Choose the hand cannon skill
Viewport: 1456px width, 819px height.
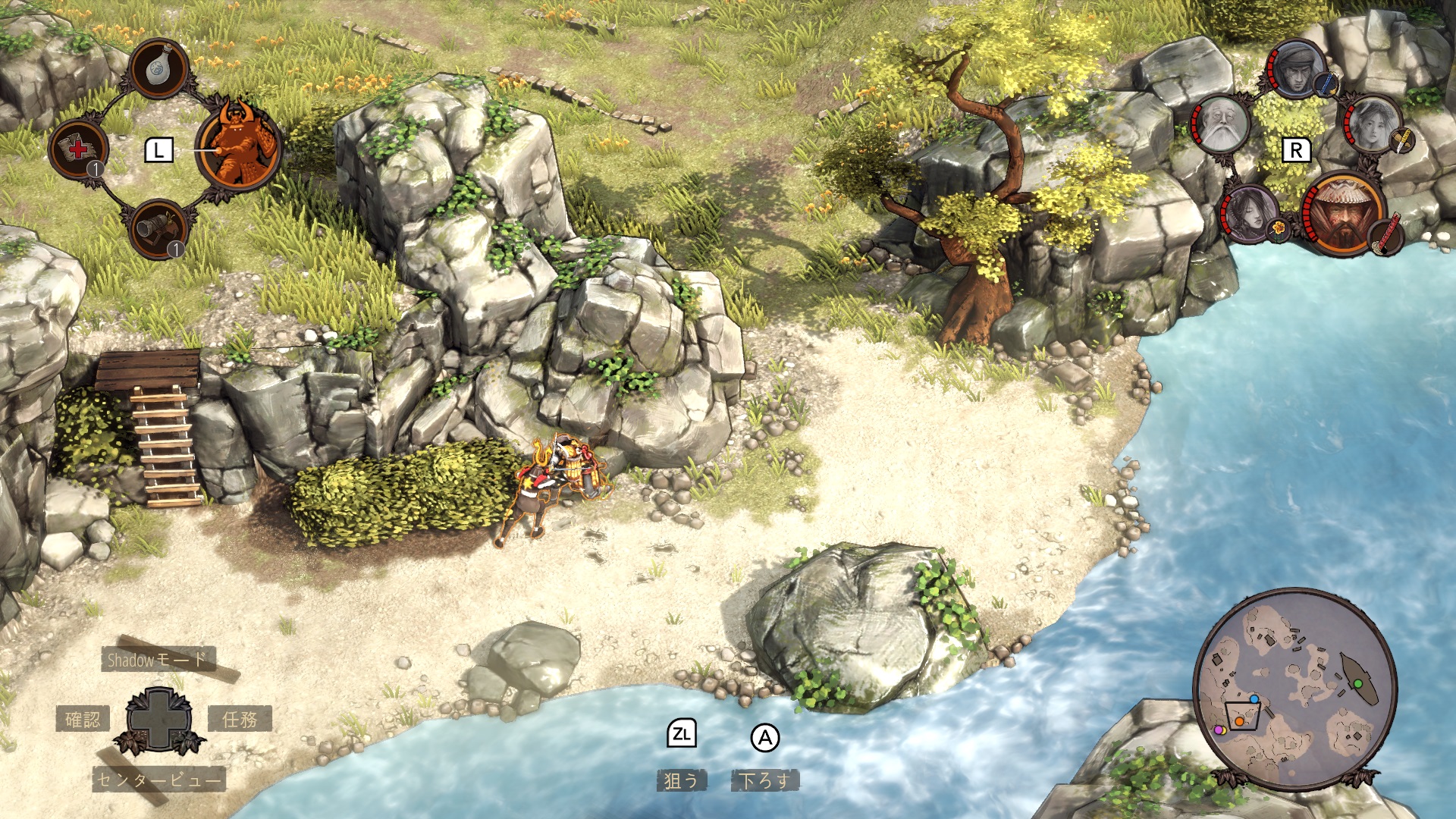point(159,228)
